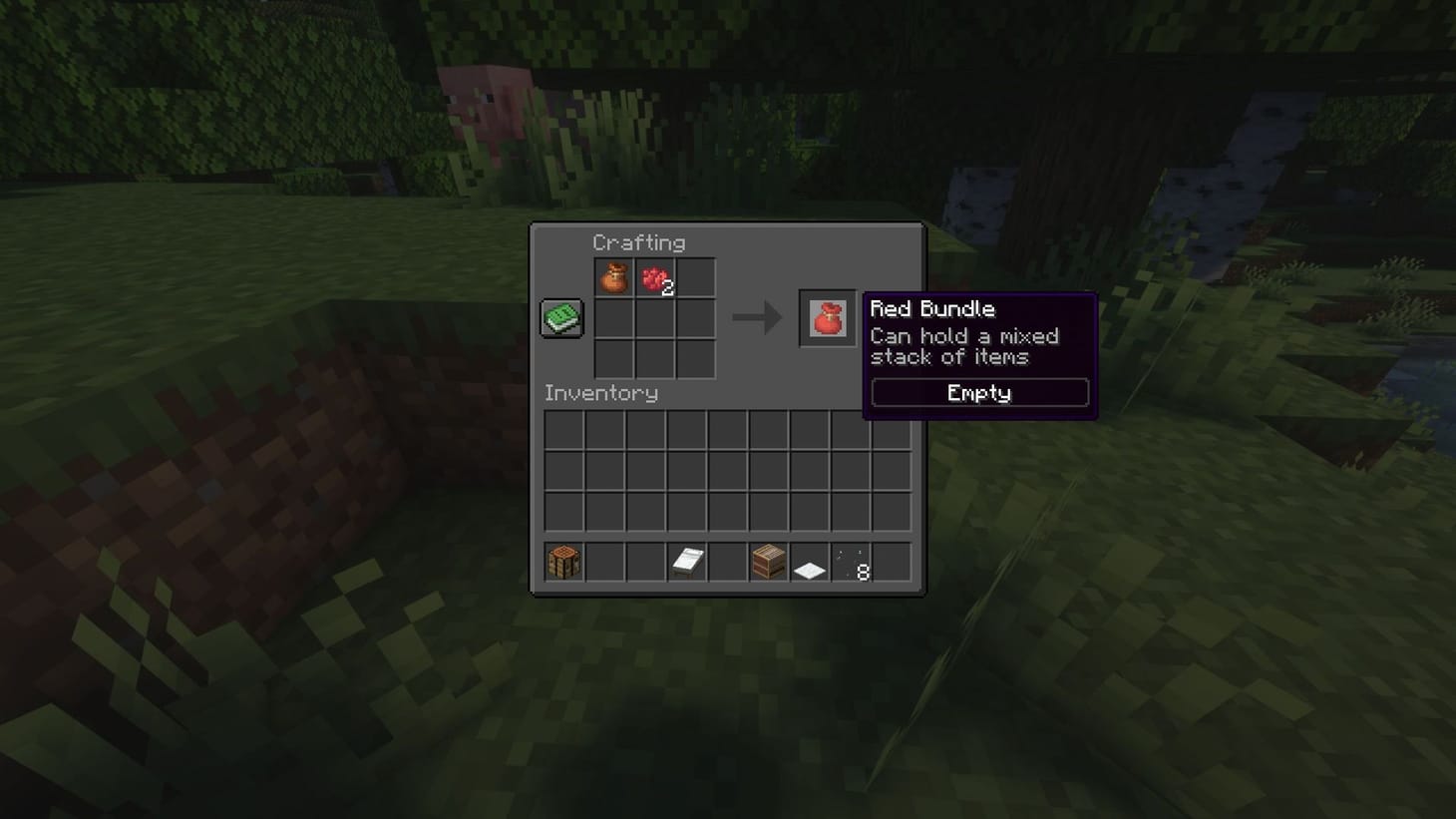This screenshot has width=1456, height=819.
Task: Select the red dye in the crafting grid
Action: pos(657,276)
